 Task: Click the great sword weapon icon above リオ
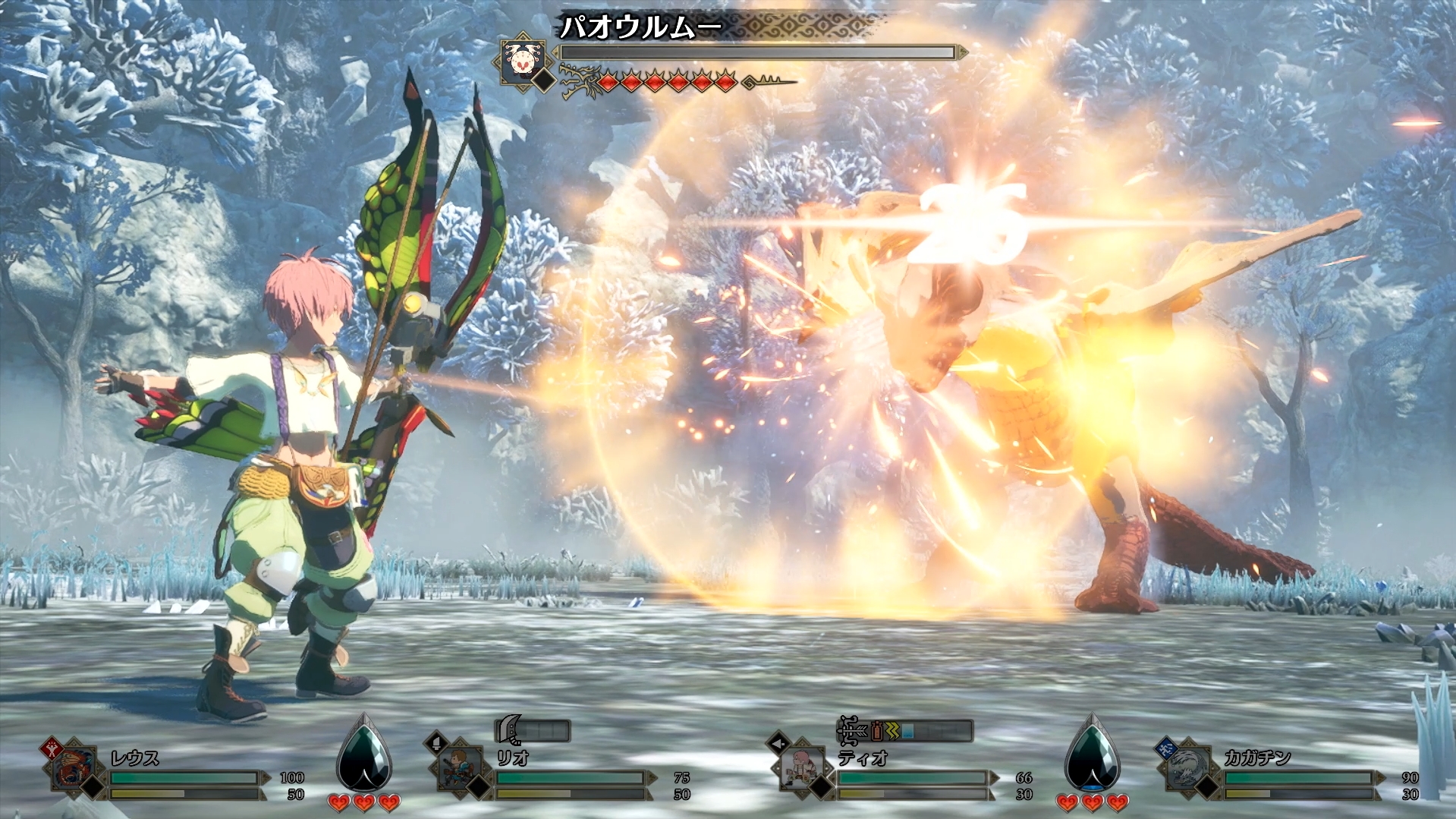click(506, 732)
